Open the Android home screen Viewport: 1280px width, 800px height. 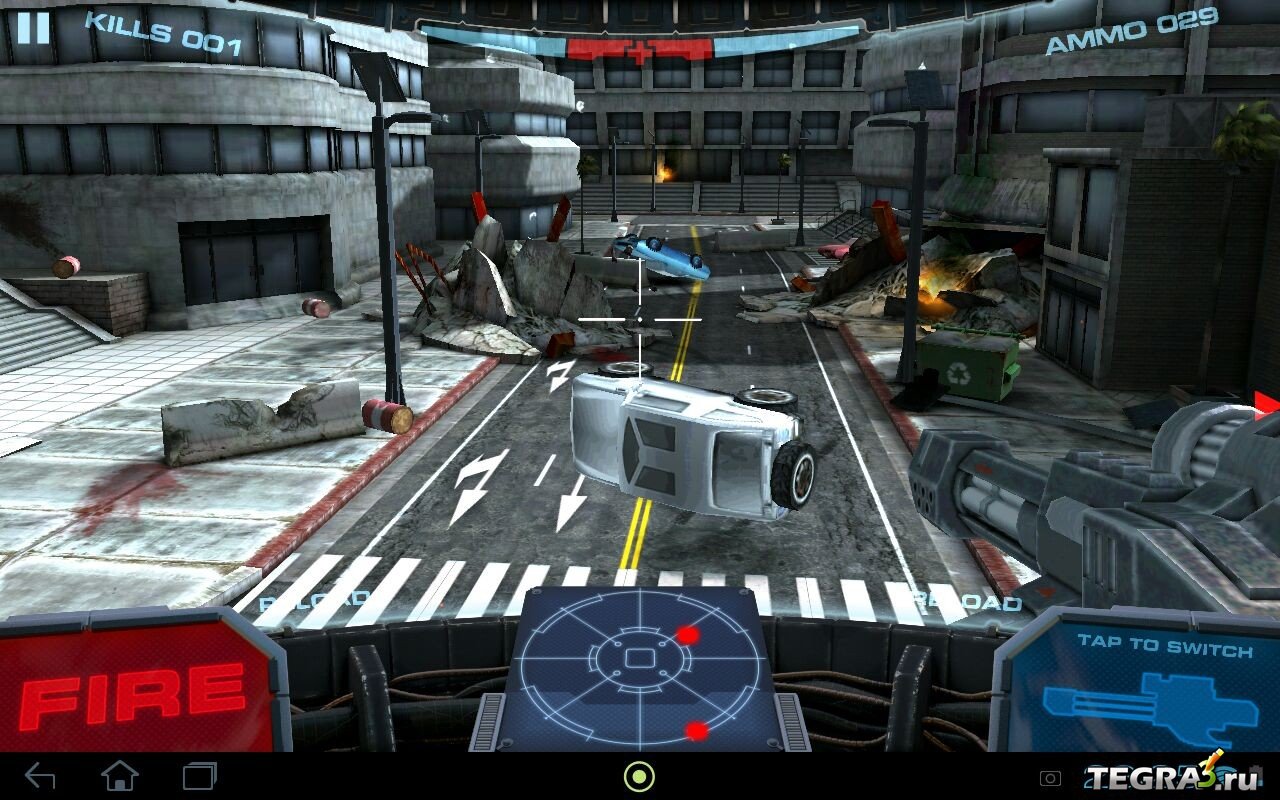(x=120, y=776)
